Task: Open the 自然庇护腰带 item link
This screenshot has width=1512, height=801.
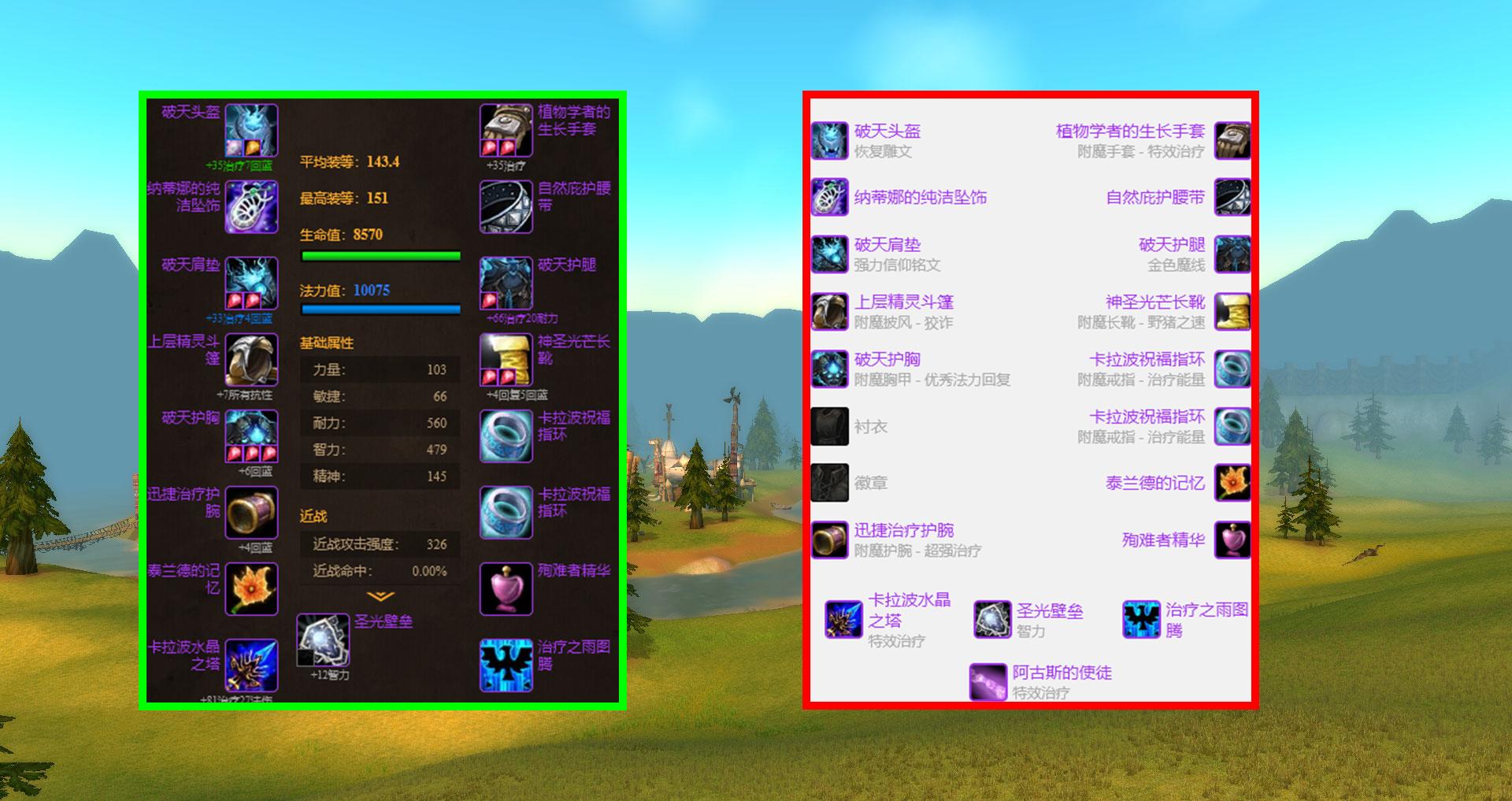Action: click(x=1154, y=198)
